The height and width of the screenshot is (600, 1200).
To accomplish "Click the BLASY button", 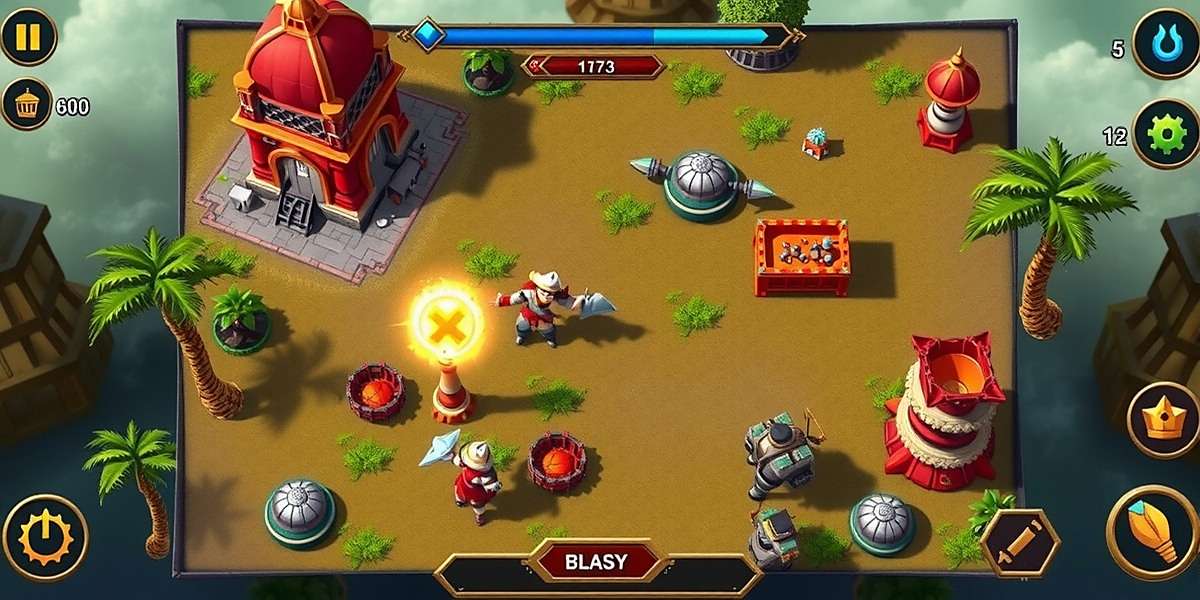I will pyautogui.click(x=597, y=561).
